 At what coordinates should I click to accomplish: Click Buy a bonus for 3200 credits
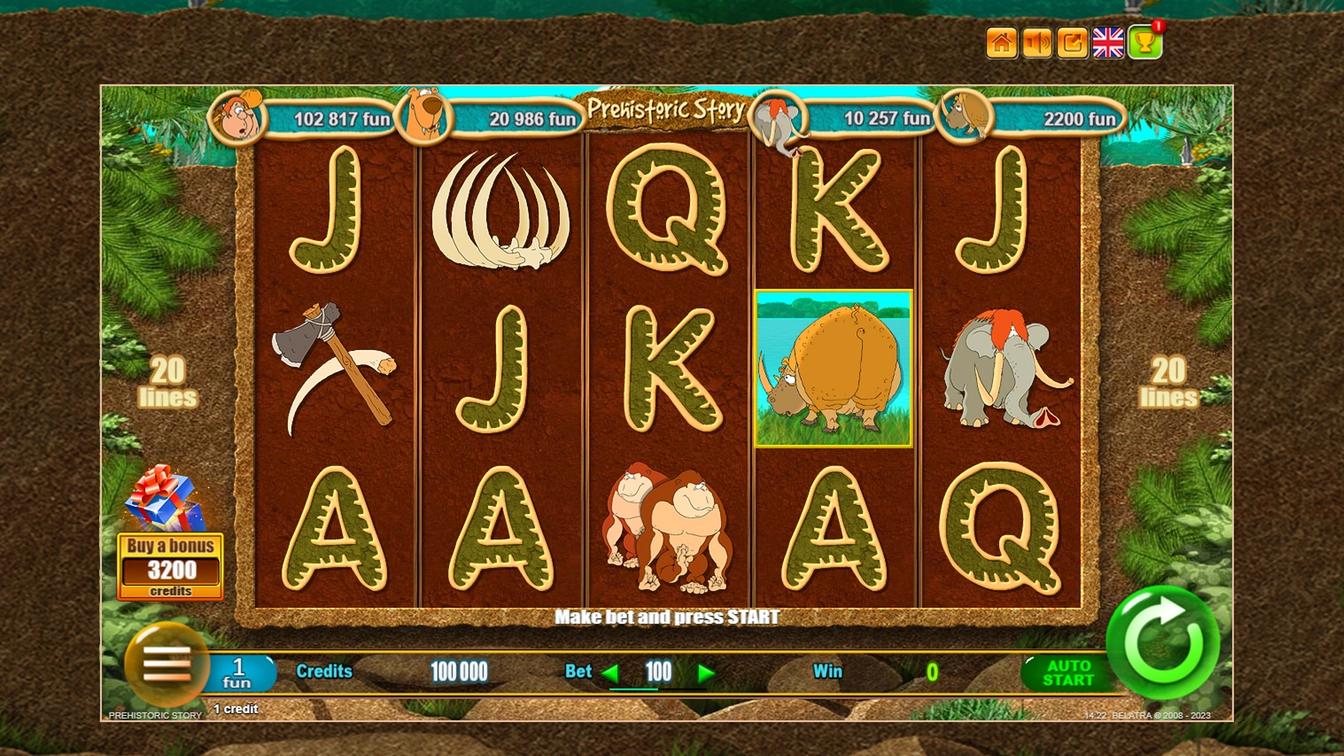170,565
